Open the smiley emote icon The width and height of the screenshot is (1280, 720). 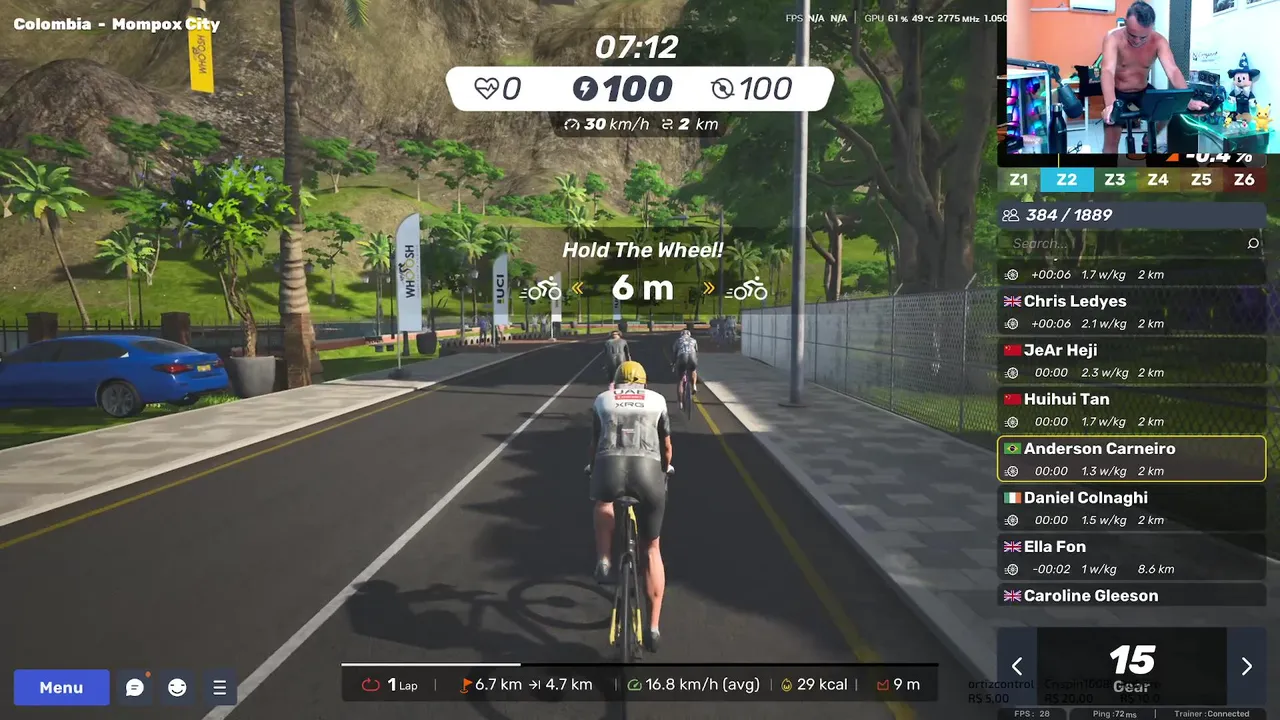[177, 687]
